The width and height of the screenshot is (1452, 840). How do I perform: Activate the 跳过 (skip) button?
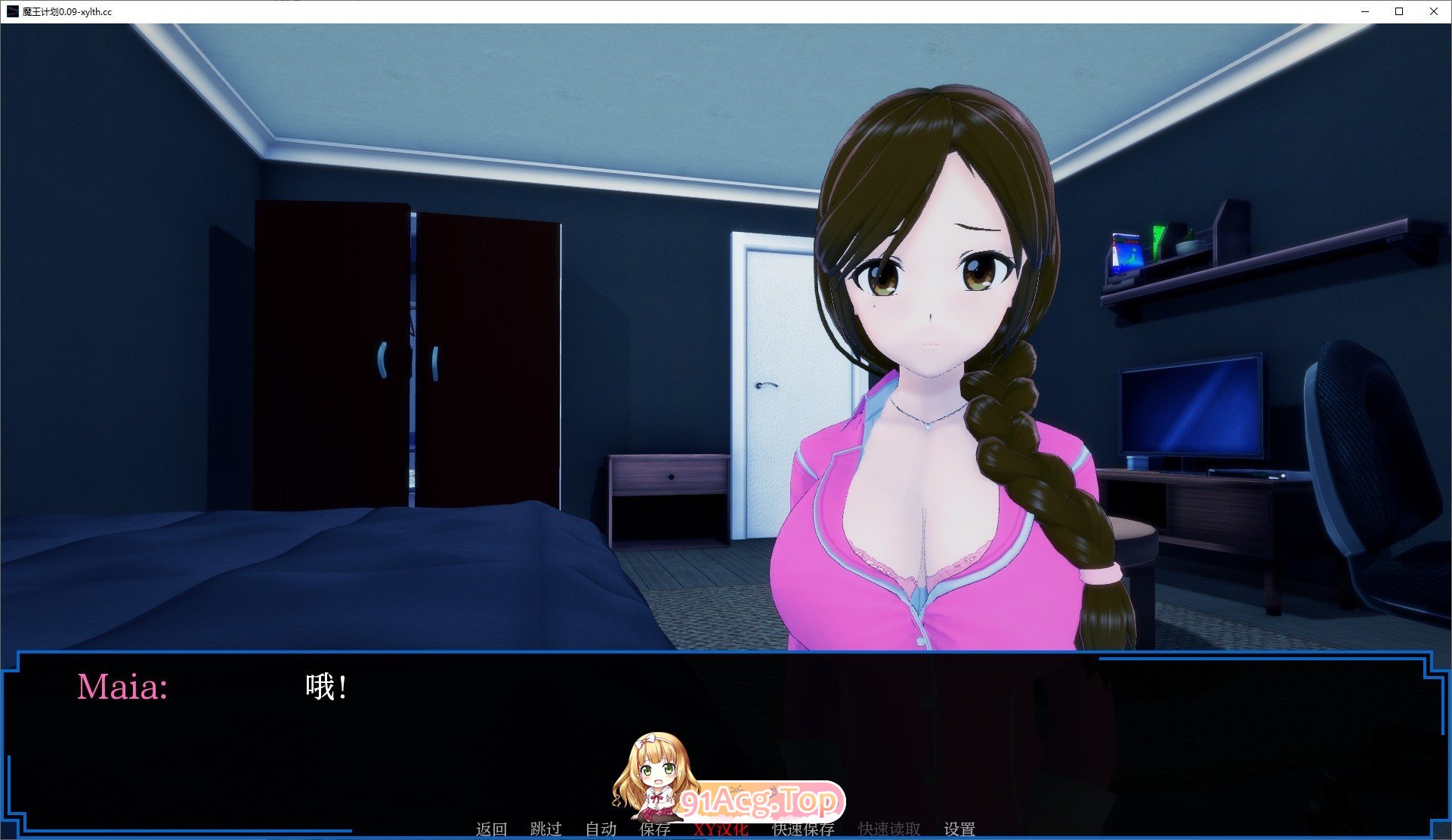point(545,829)
